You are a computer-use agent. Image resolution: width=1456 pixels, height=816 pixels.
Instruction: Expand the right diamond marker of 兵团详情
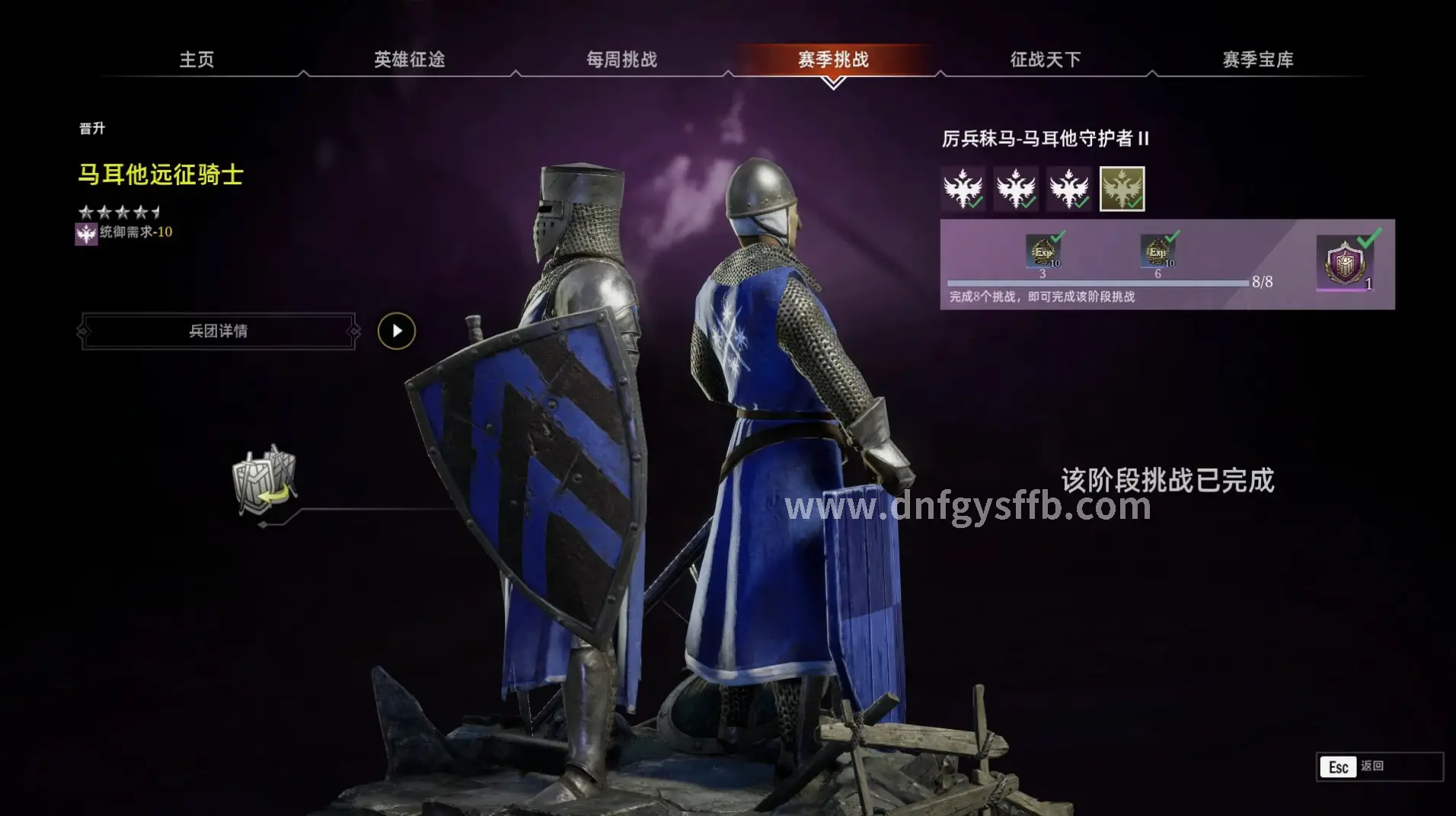point(353,331)
